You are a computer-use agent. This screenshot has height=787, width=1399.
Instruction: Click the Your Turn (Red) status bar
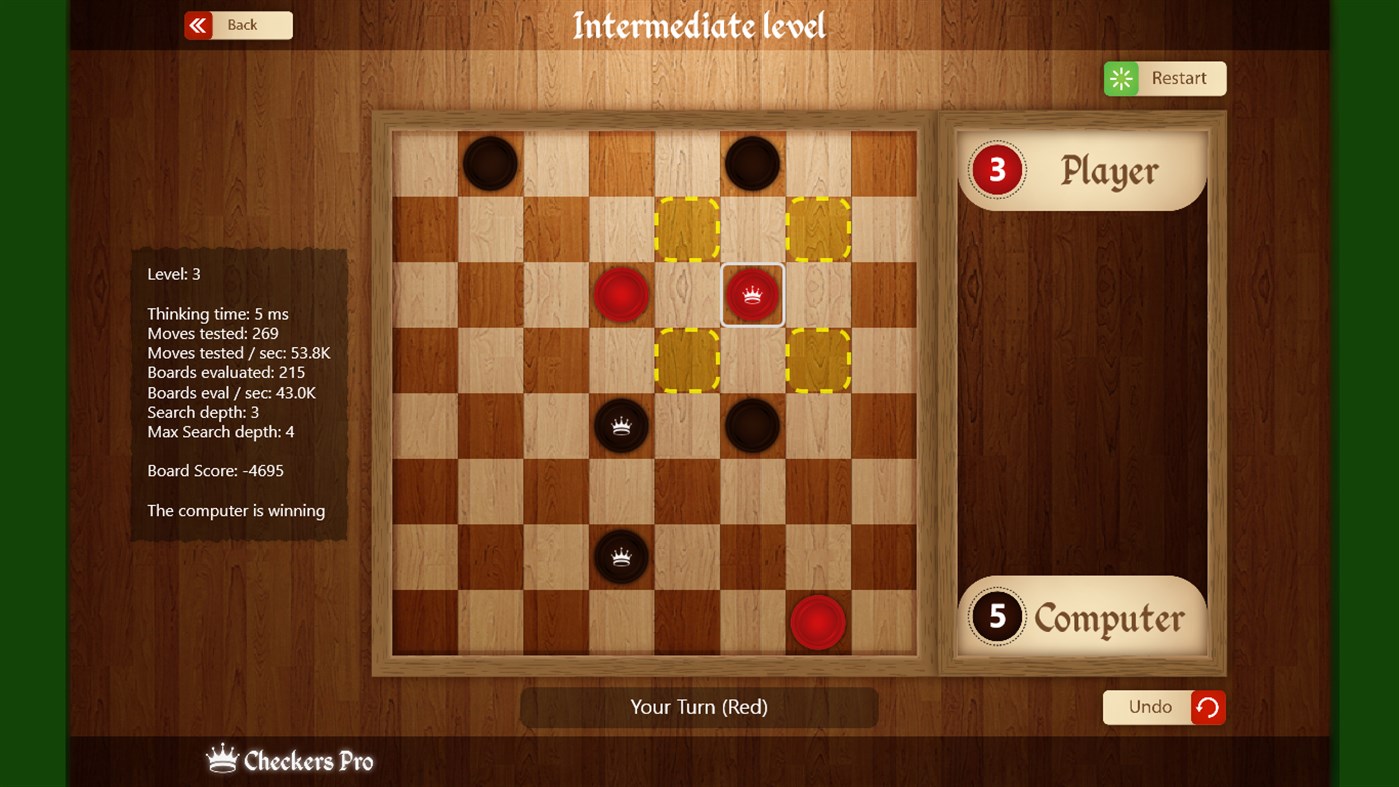[x=698, y=707]
